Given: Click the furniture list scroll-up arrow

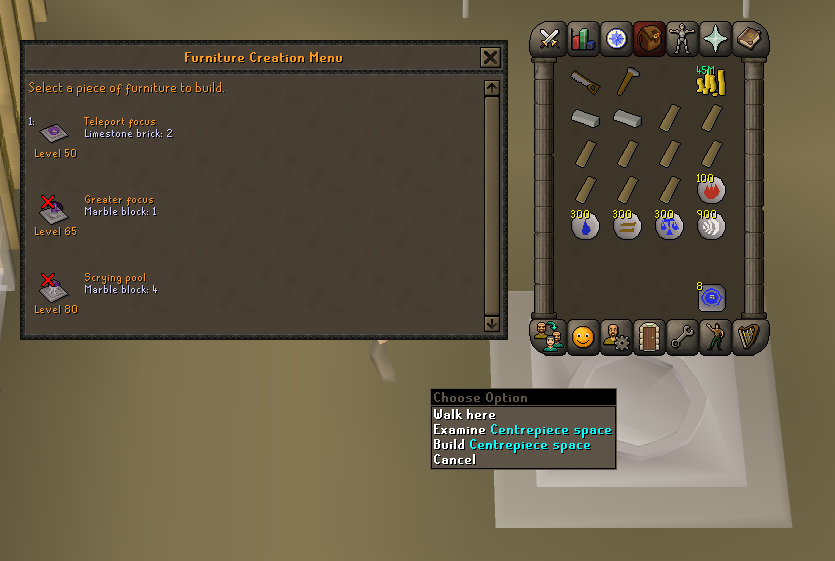Looking at the screenshot, I should (491, 88).
